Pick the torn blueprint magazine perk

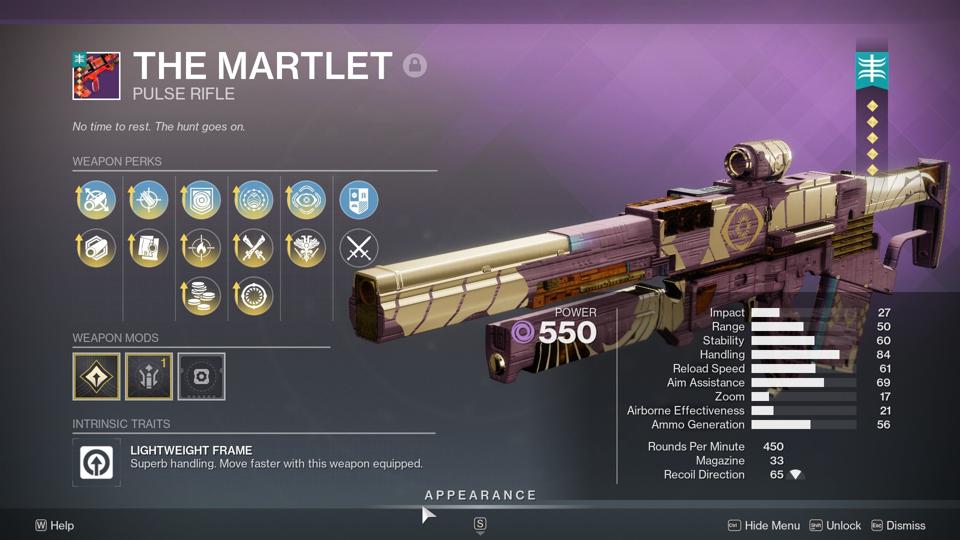coord(149,247)
